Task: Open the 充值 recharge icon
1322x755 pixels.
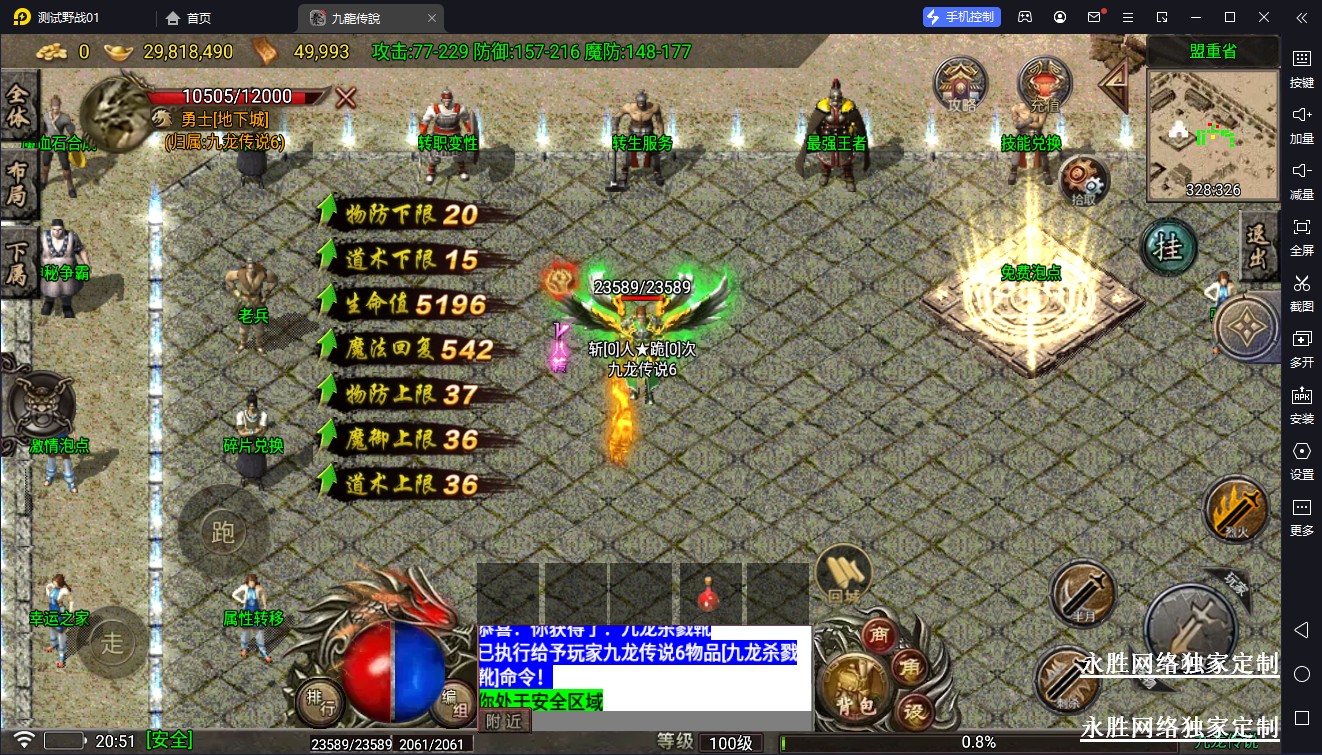Action: click(1044, 85)
